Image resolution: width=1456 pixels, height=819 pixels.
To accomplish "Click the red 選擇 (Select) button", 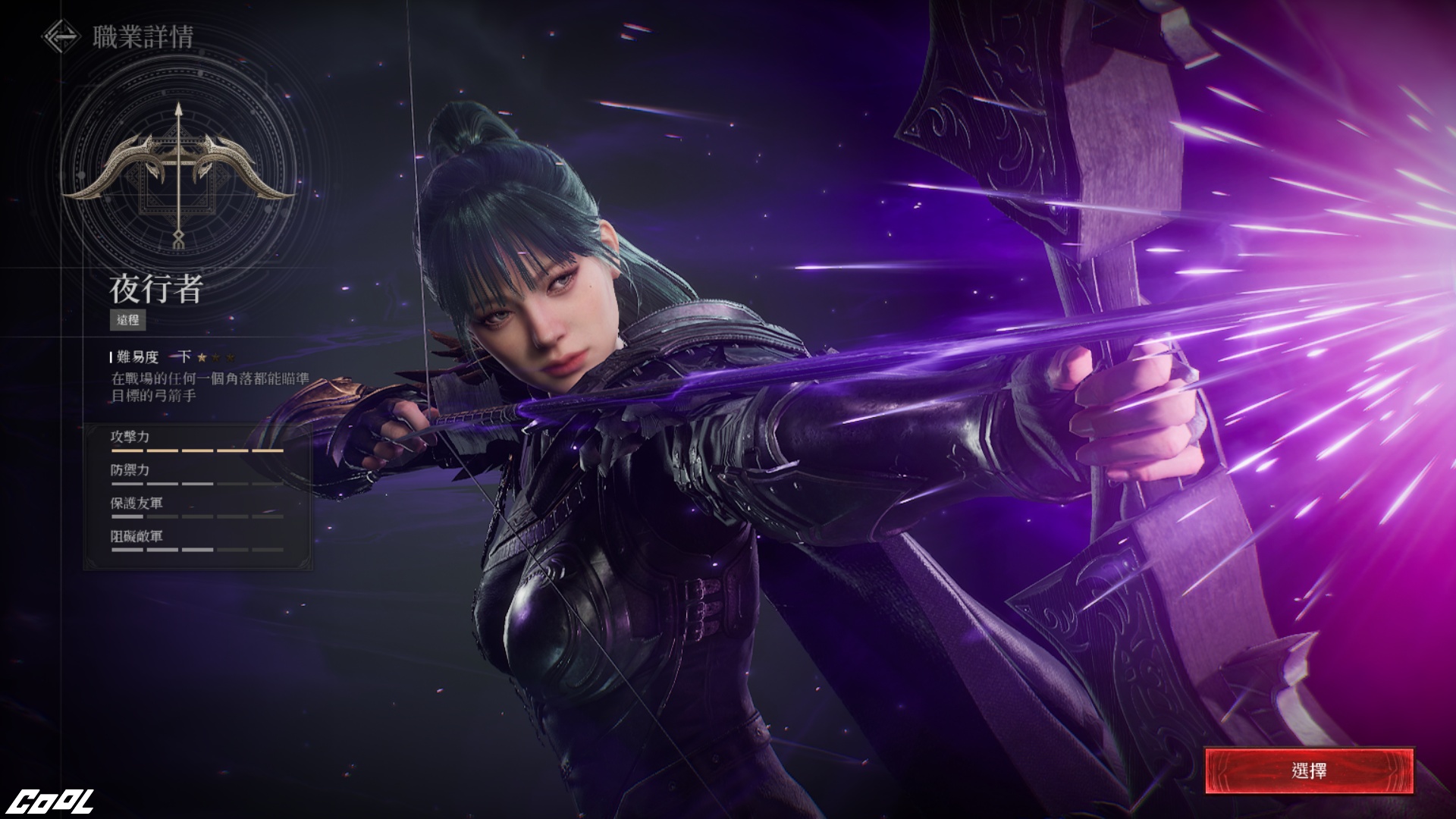I will (x=1309, y=771).
